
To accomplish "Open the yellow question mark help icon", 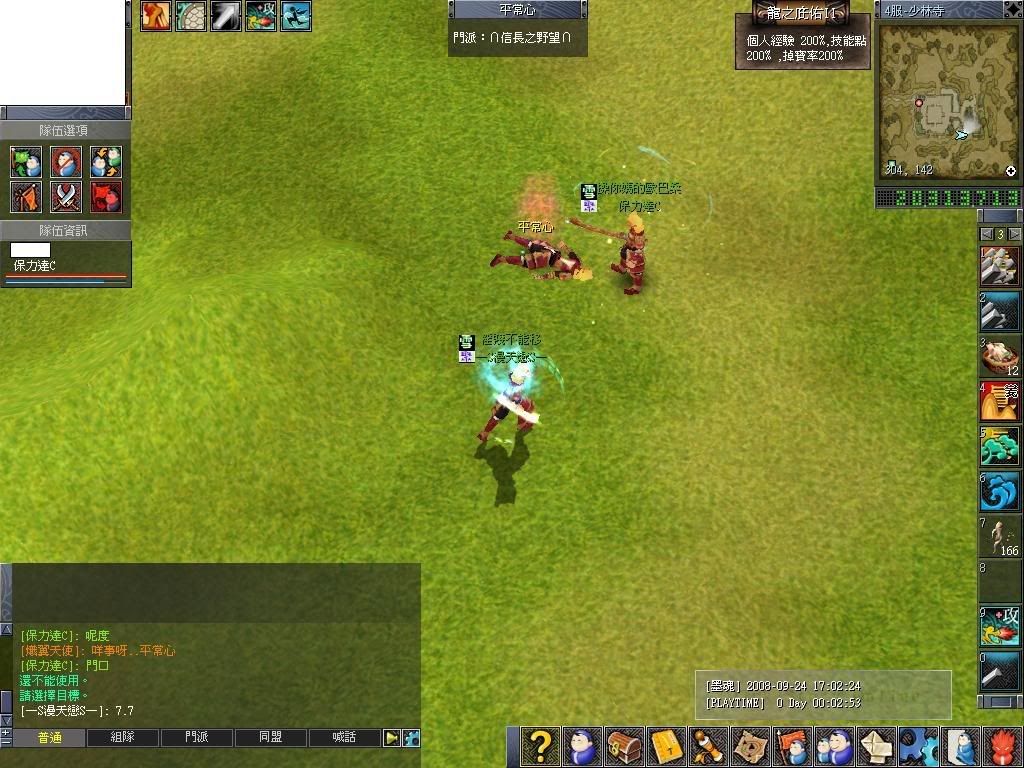I will [x=540, y=746].
